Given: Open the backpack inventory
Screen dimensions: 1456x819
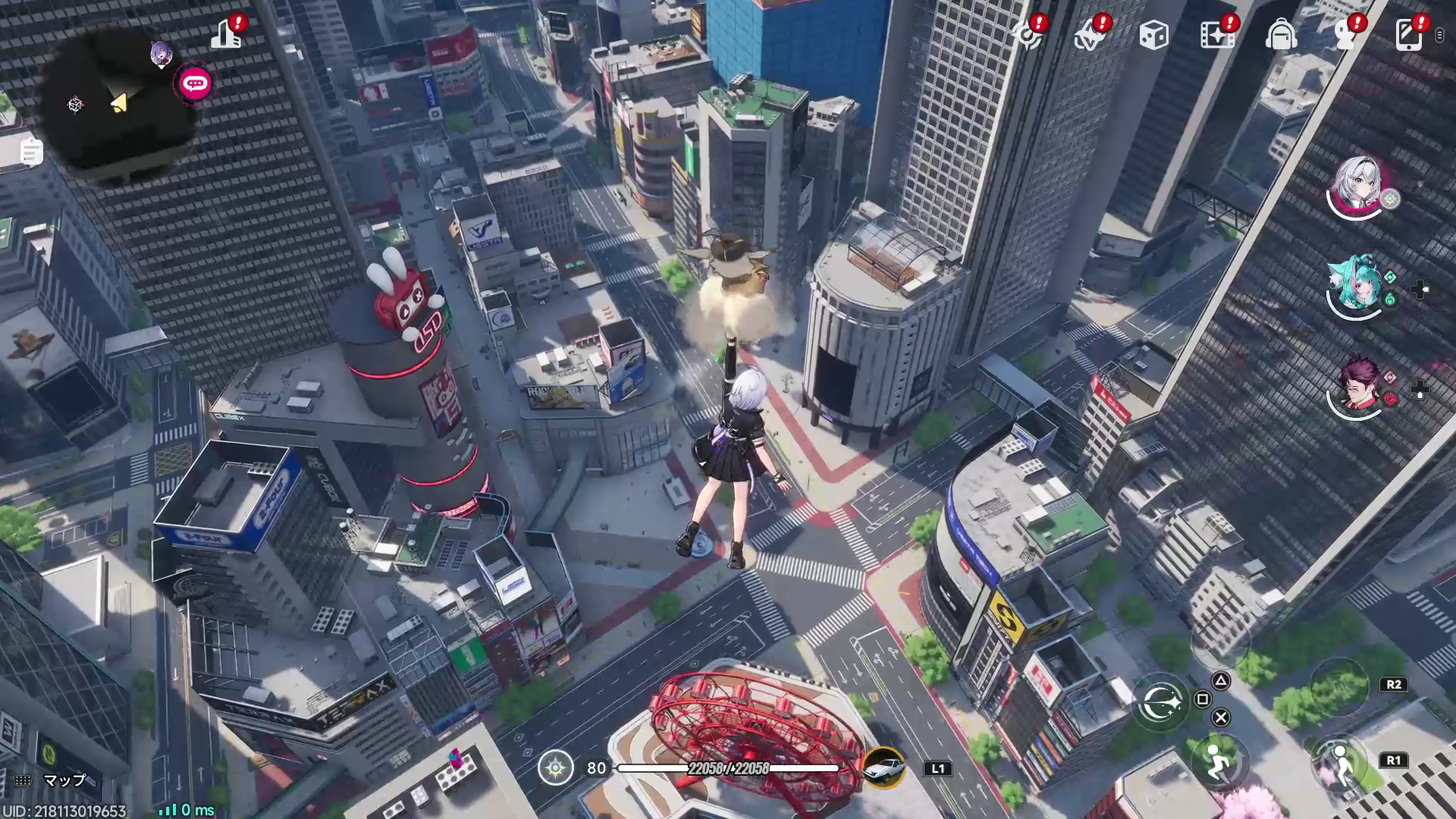Looking at the screenshot, I should (x=1281, y=35).
